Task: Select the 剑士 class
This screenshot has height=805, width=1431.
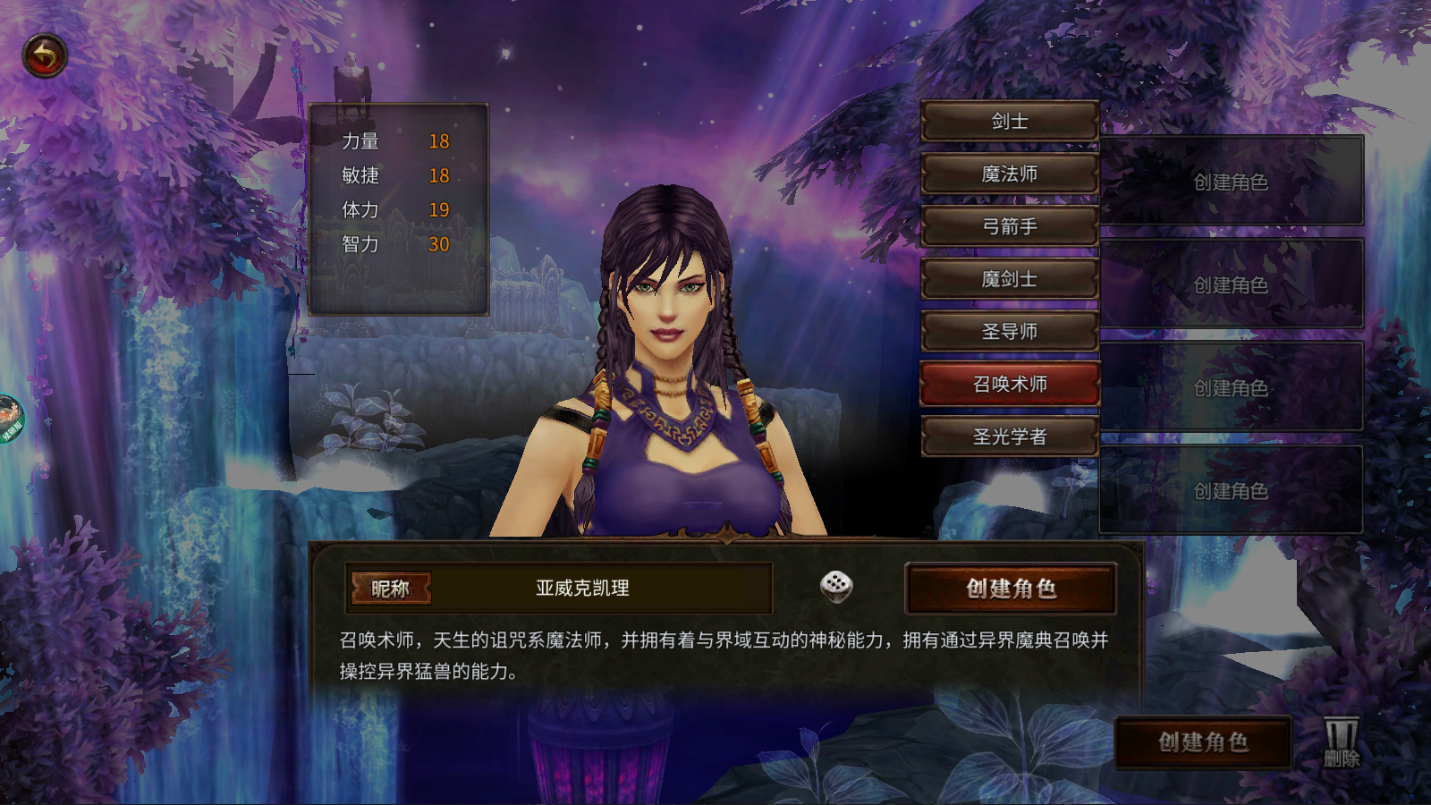Action: (1009, 122)
